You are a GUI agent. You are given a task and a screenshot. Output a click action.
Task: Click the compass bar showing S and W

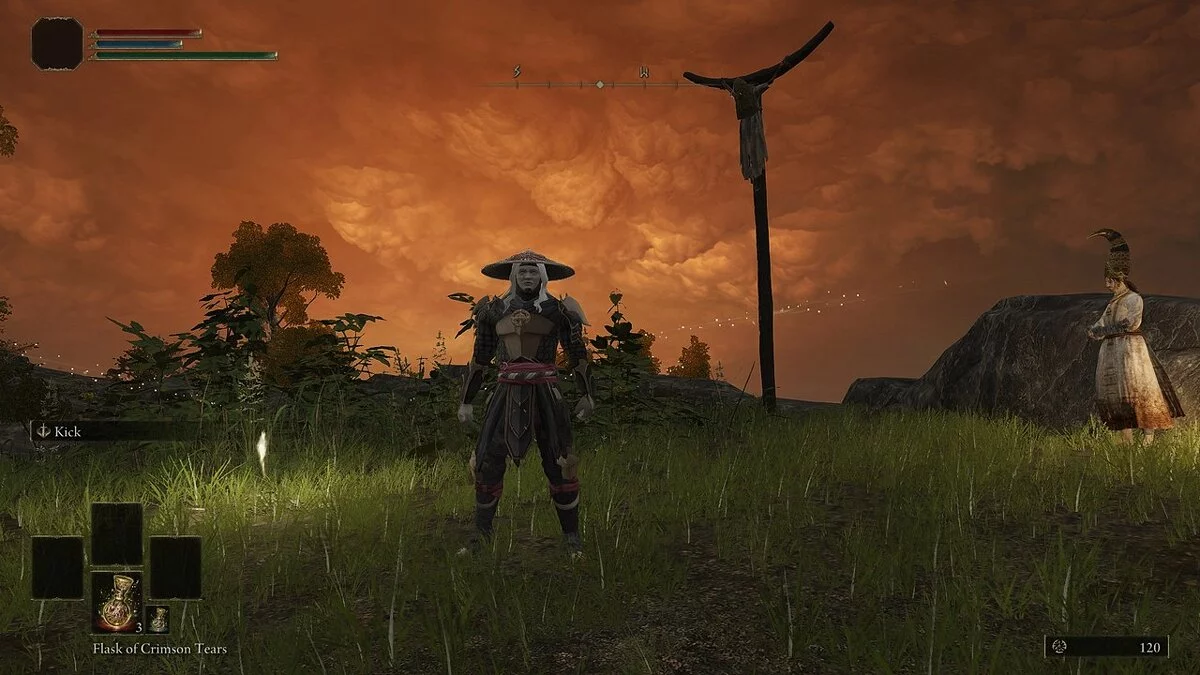click(598, 84)
